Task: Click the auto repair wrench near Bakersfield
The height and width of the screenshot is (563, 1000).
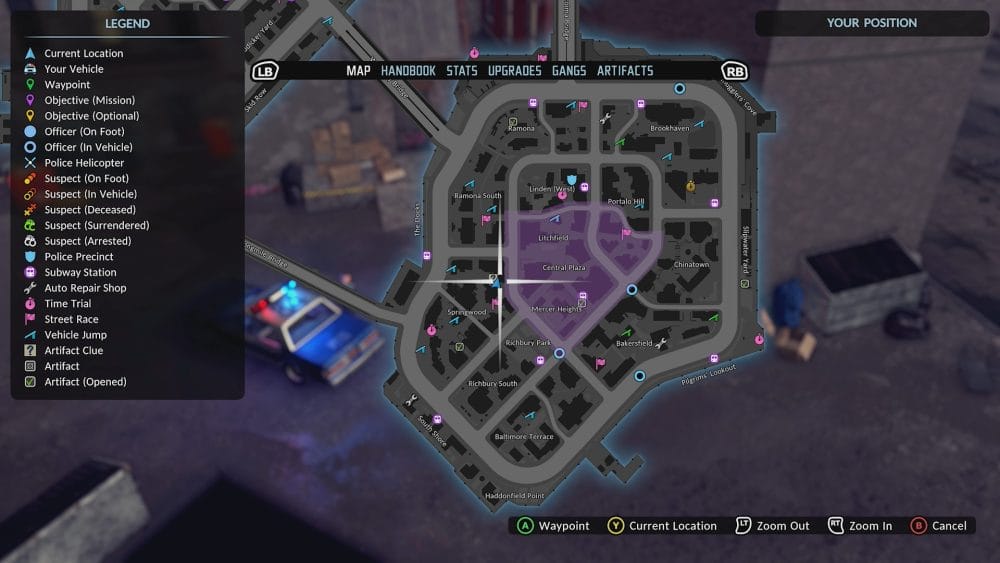Action: coord(660,342)
